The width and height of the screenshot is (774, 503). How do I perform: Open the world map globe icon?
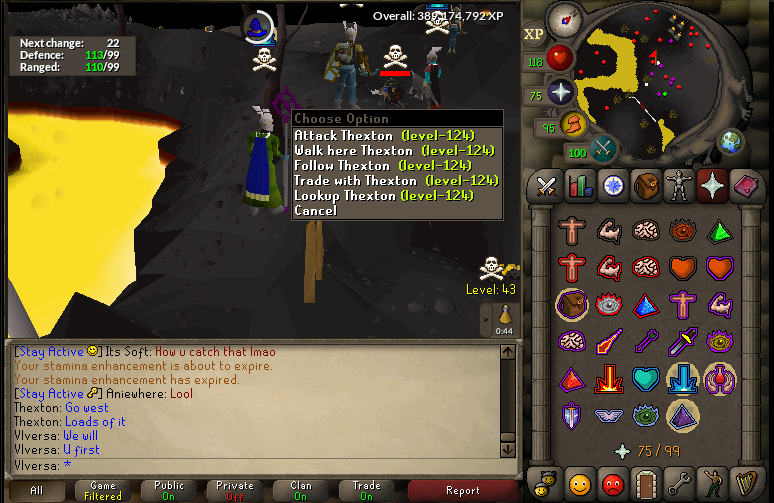click(733, 140)
